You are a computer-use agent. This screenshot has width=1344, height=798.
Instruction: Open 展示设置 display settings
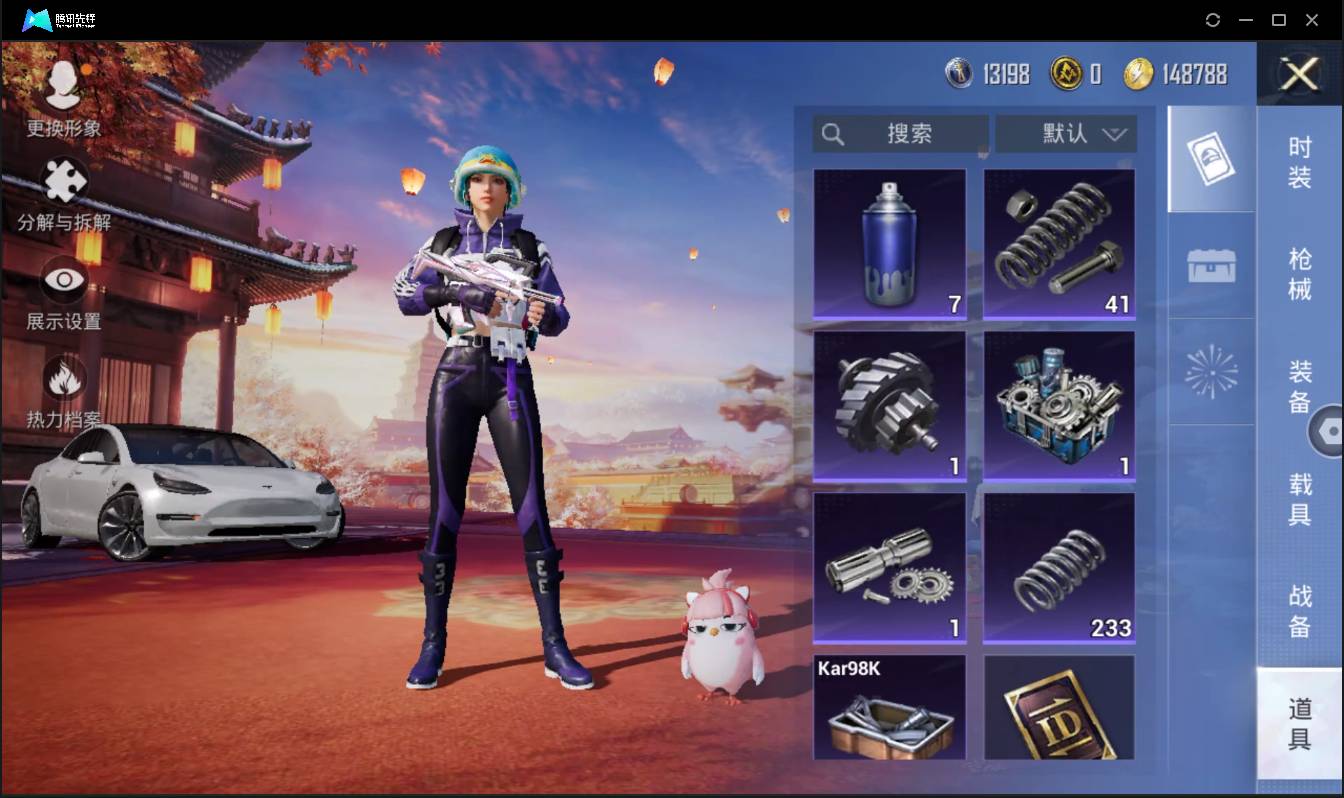(64, 292)
